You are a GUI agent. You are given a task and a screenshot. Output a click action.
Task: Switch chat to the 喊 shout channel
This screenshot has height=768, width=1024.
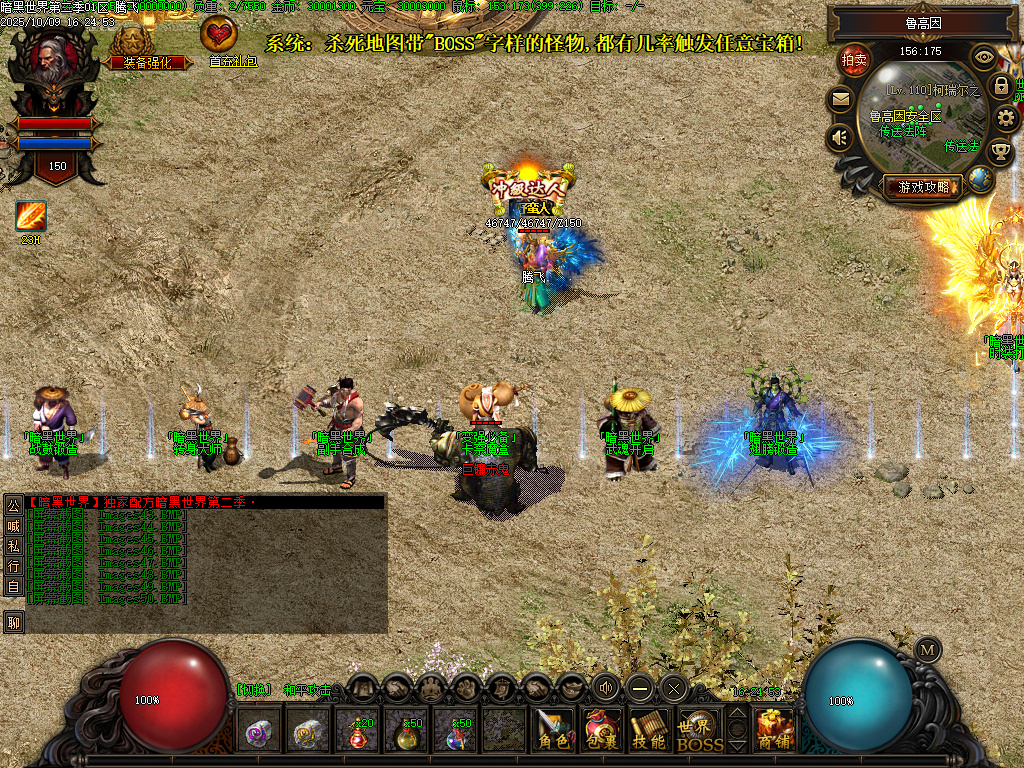point(14,526)
